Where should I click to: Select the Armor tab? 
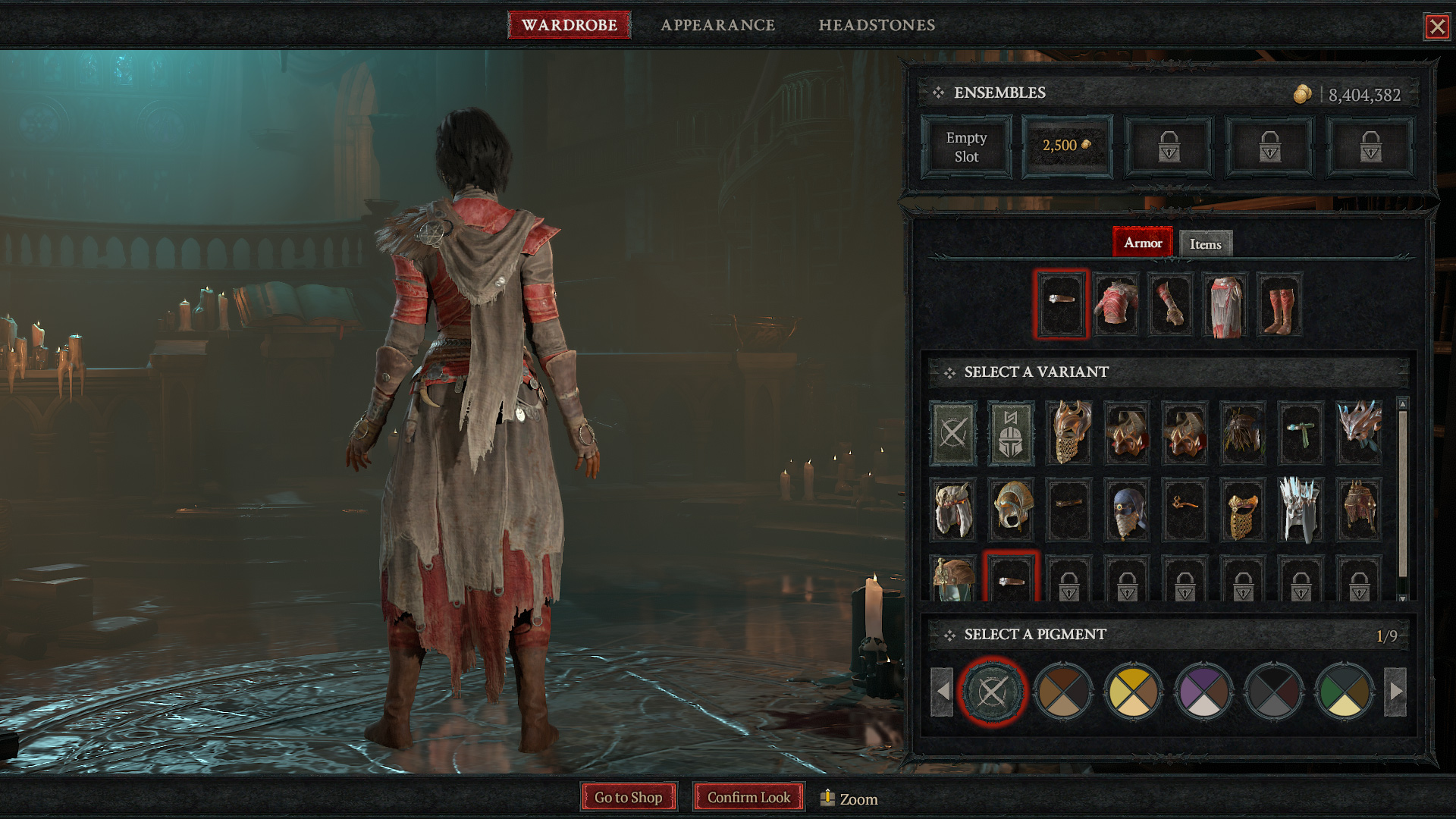coord(1142,243)
